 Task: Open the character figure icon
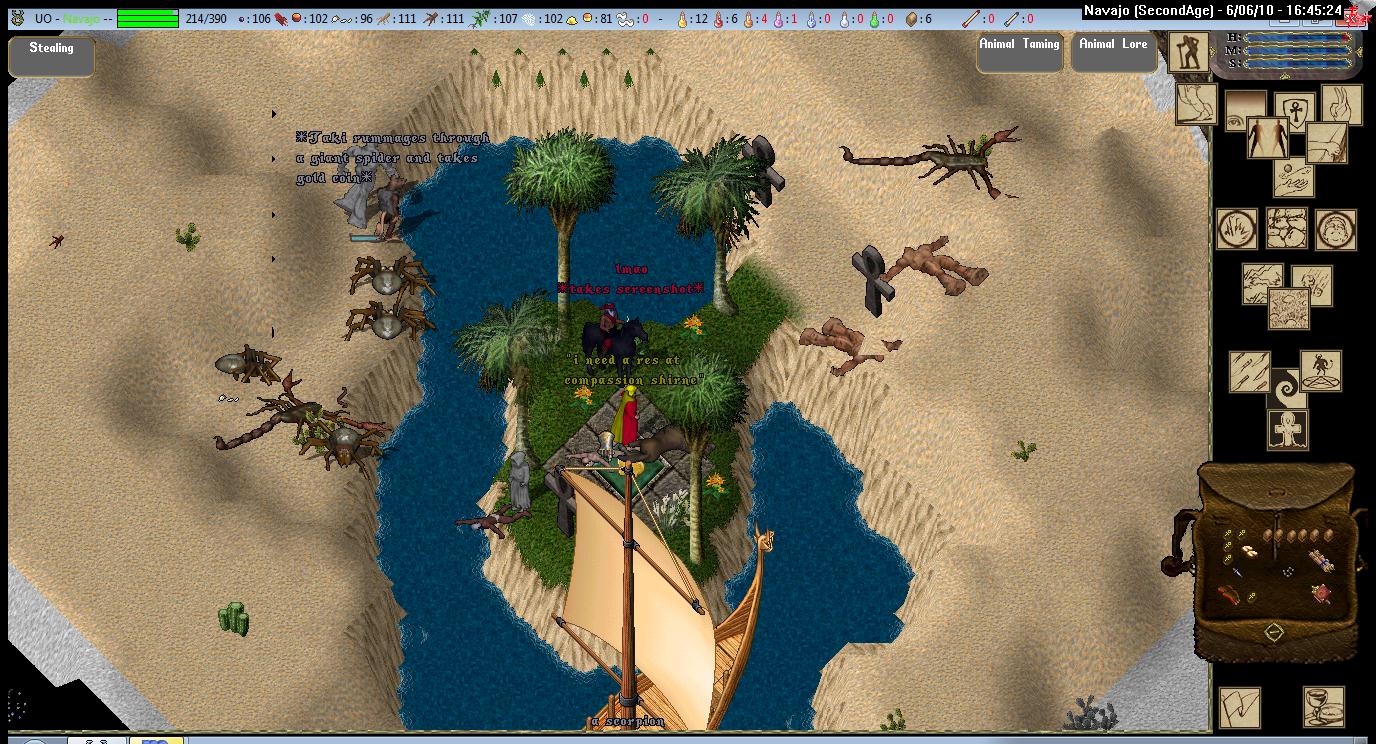1188,53
